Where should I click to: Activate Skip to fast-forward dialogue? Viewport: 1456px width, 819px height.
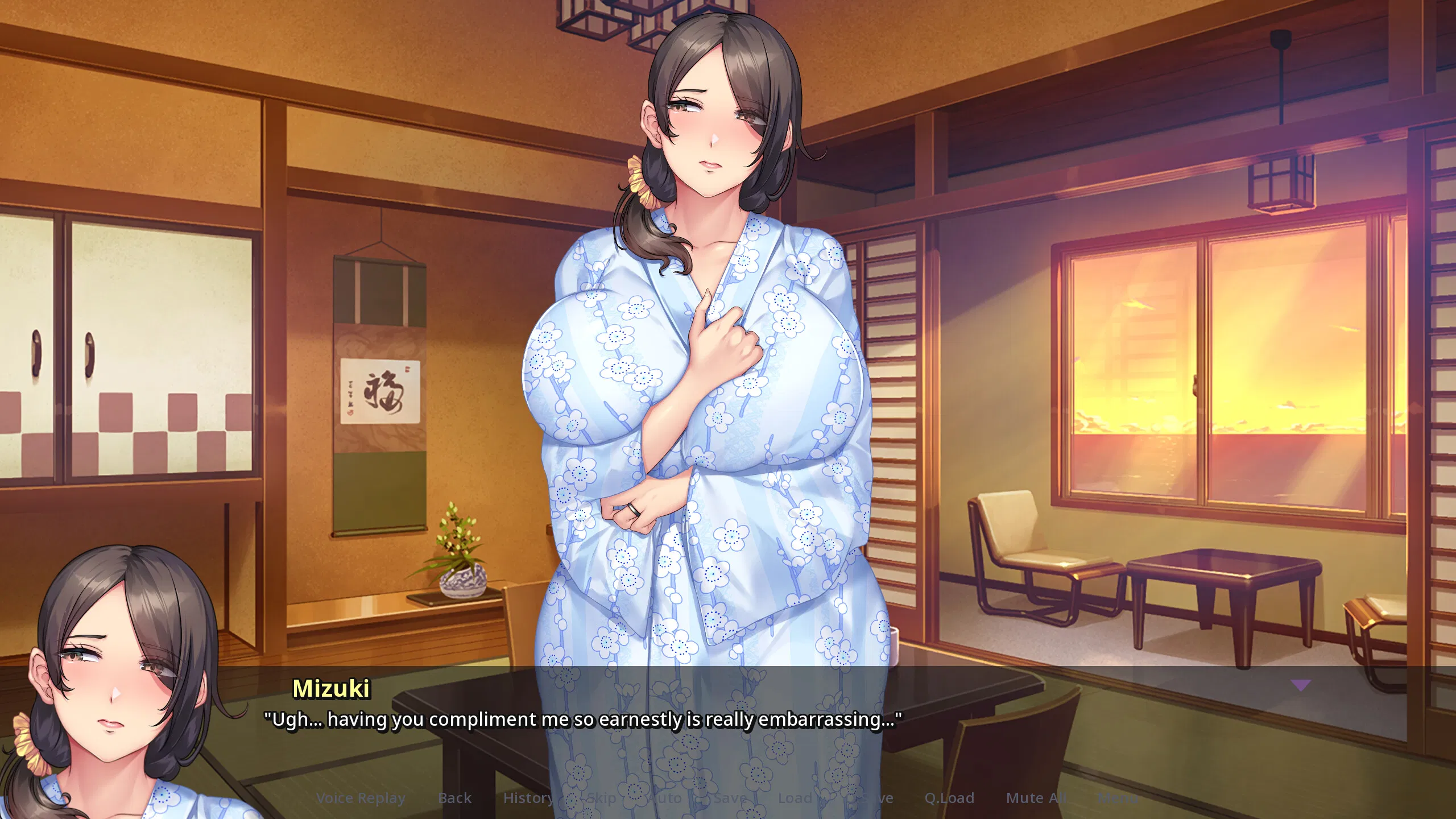pyautogui.click(x=601, y=798)
